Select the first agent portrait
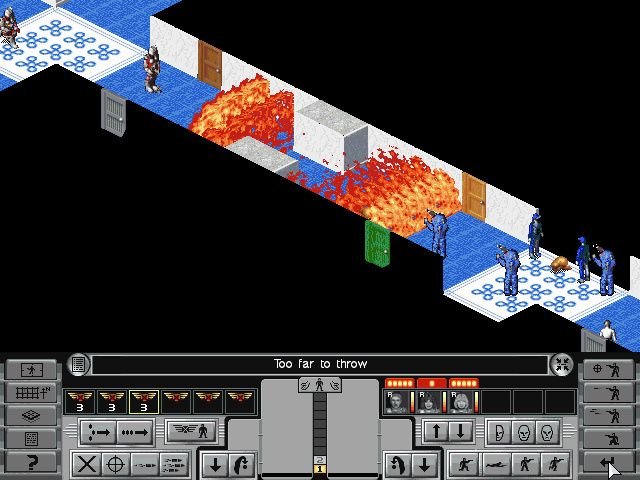This screenshot has width=640, height=480. pyautogui.click(x=398, y=402)
